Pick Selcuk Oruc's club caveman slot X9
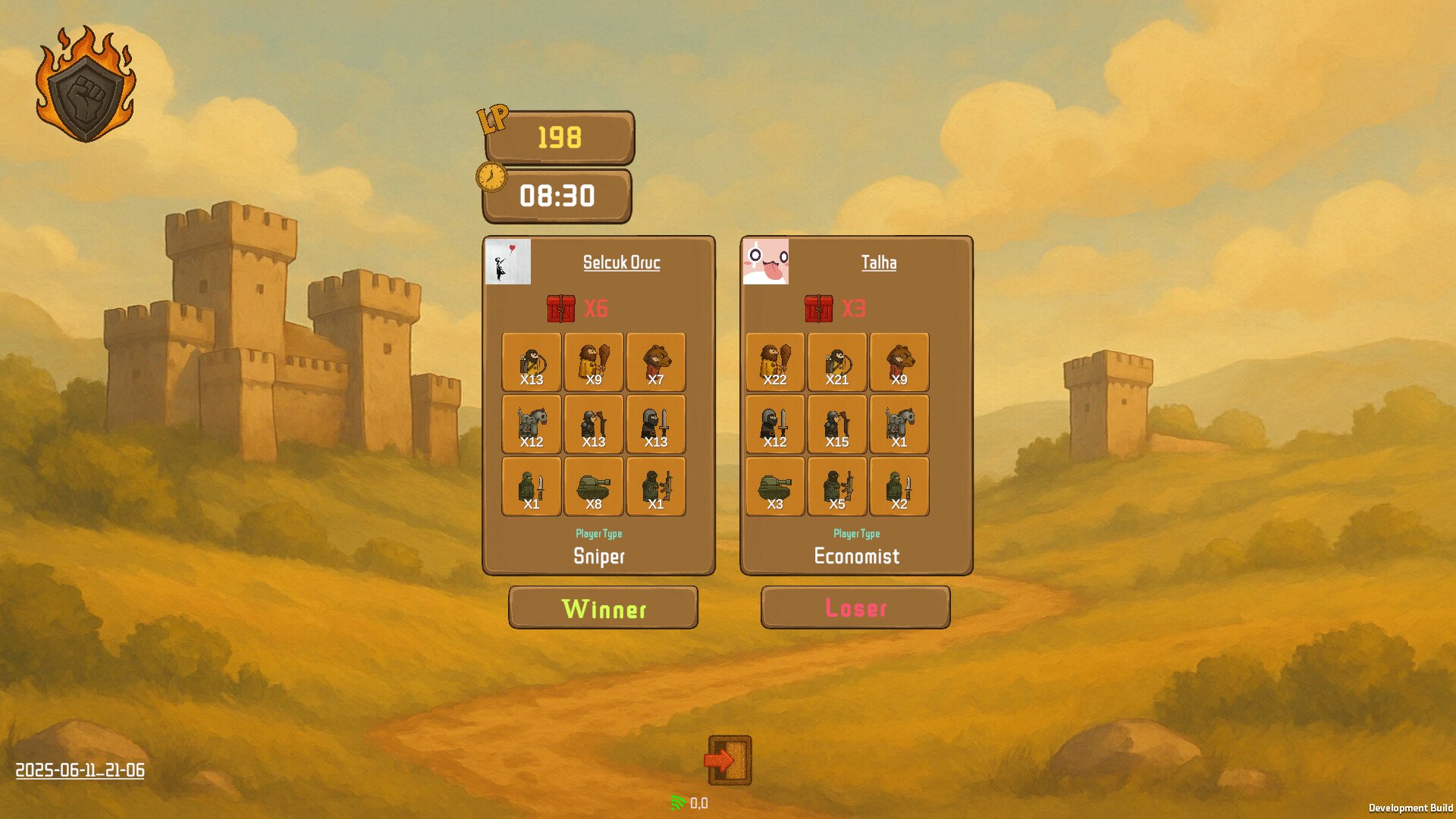The image size is (1456, 819). (594, 362)
